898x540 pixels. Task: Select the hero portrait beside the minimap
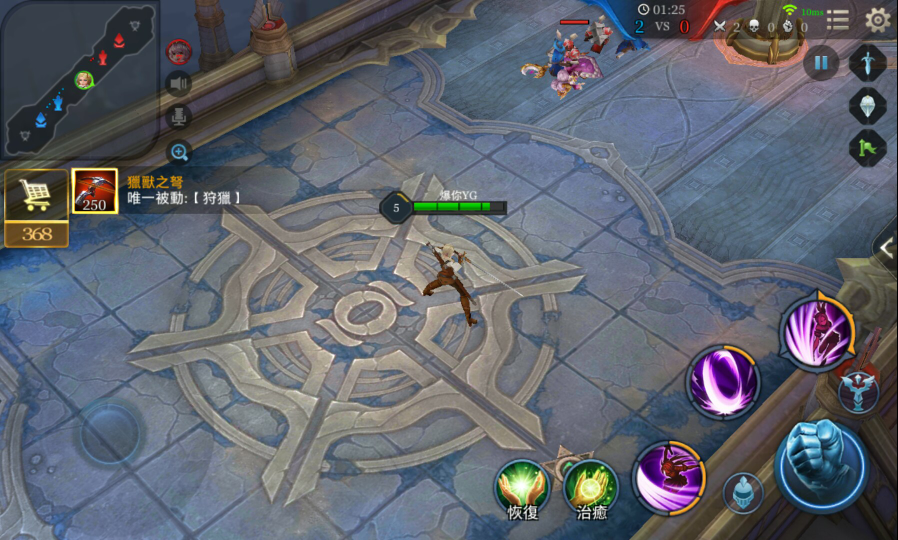pyautogui.click(x=179, y=50)
